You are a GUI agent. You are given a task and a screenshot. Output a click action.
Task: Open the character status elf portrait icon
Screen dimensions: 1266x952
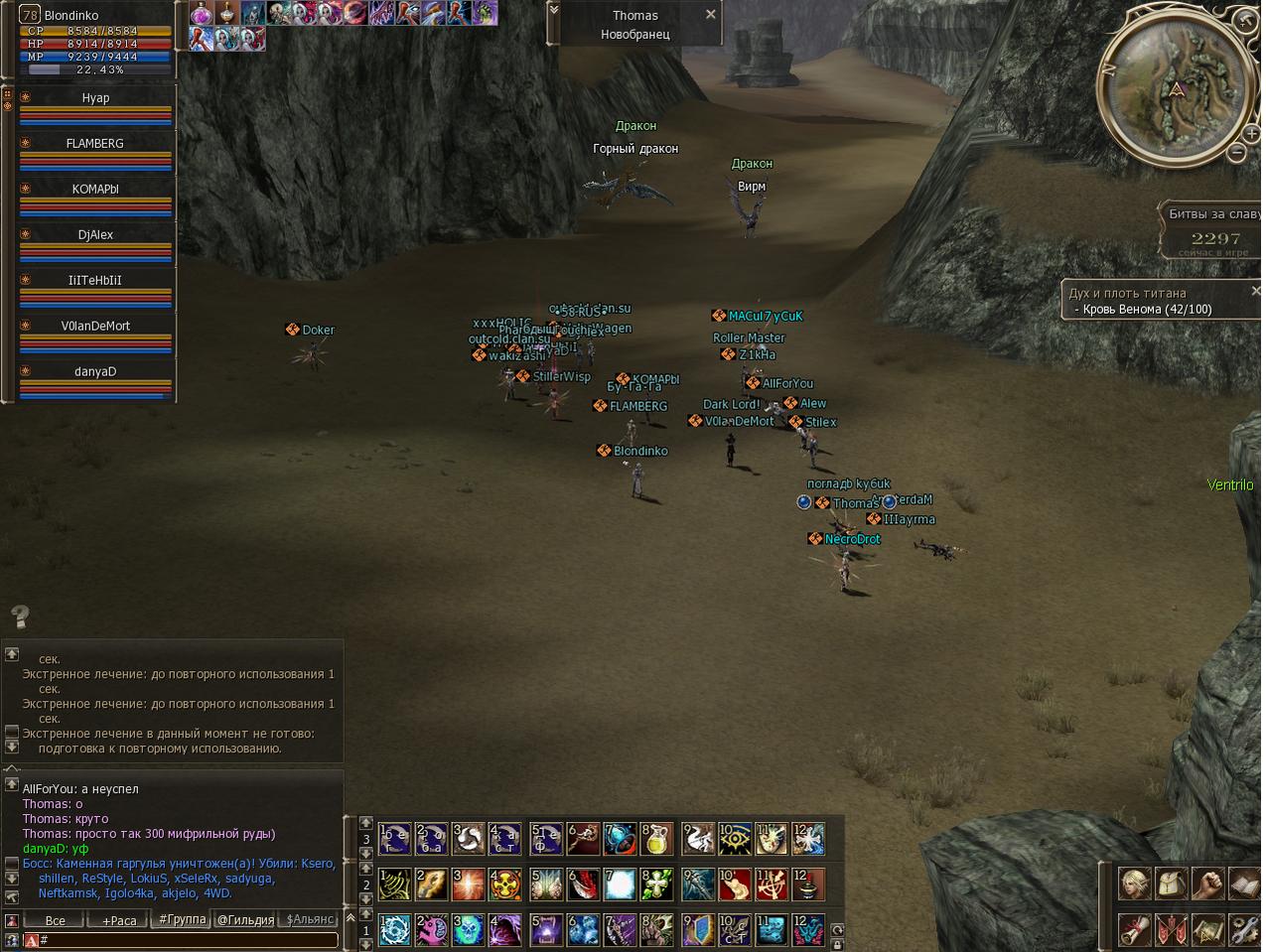(1135, 883)
